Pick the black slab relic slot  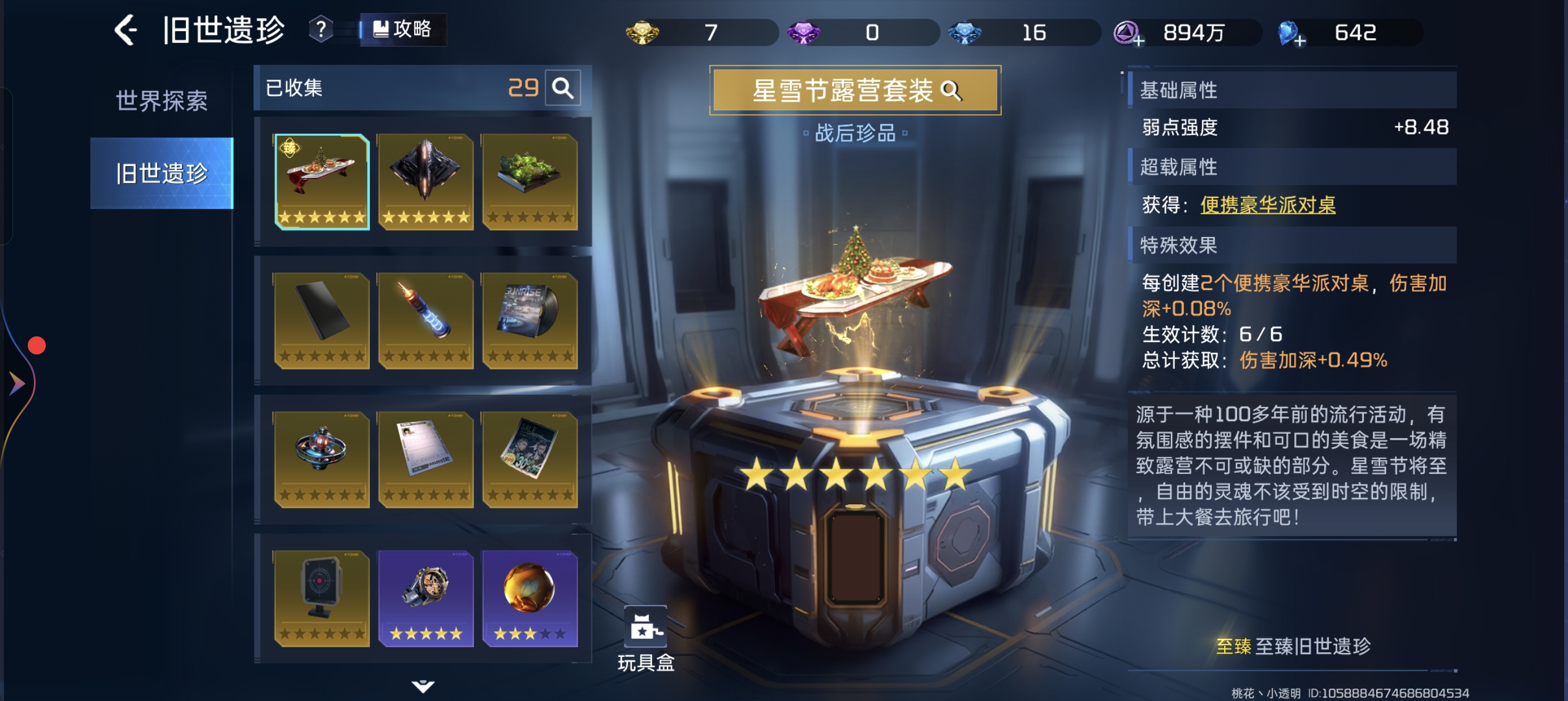click(x=322, y=320)
